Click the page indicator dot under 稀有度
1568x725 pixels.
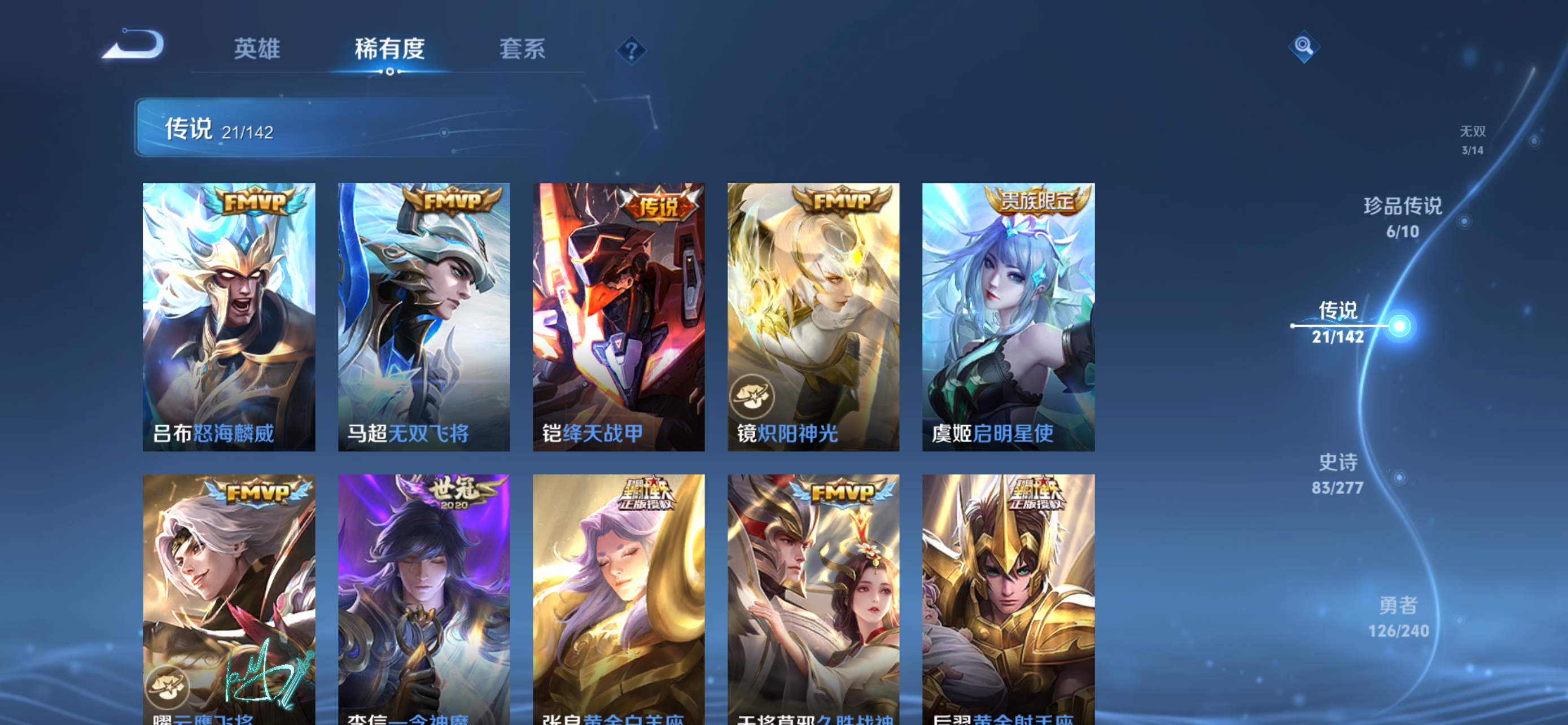tap(390, 73)
